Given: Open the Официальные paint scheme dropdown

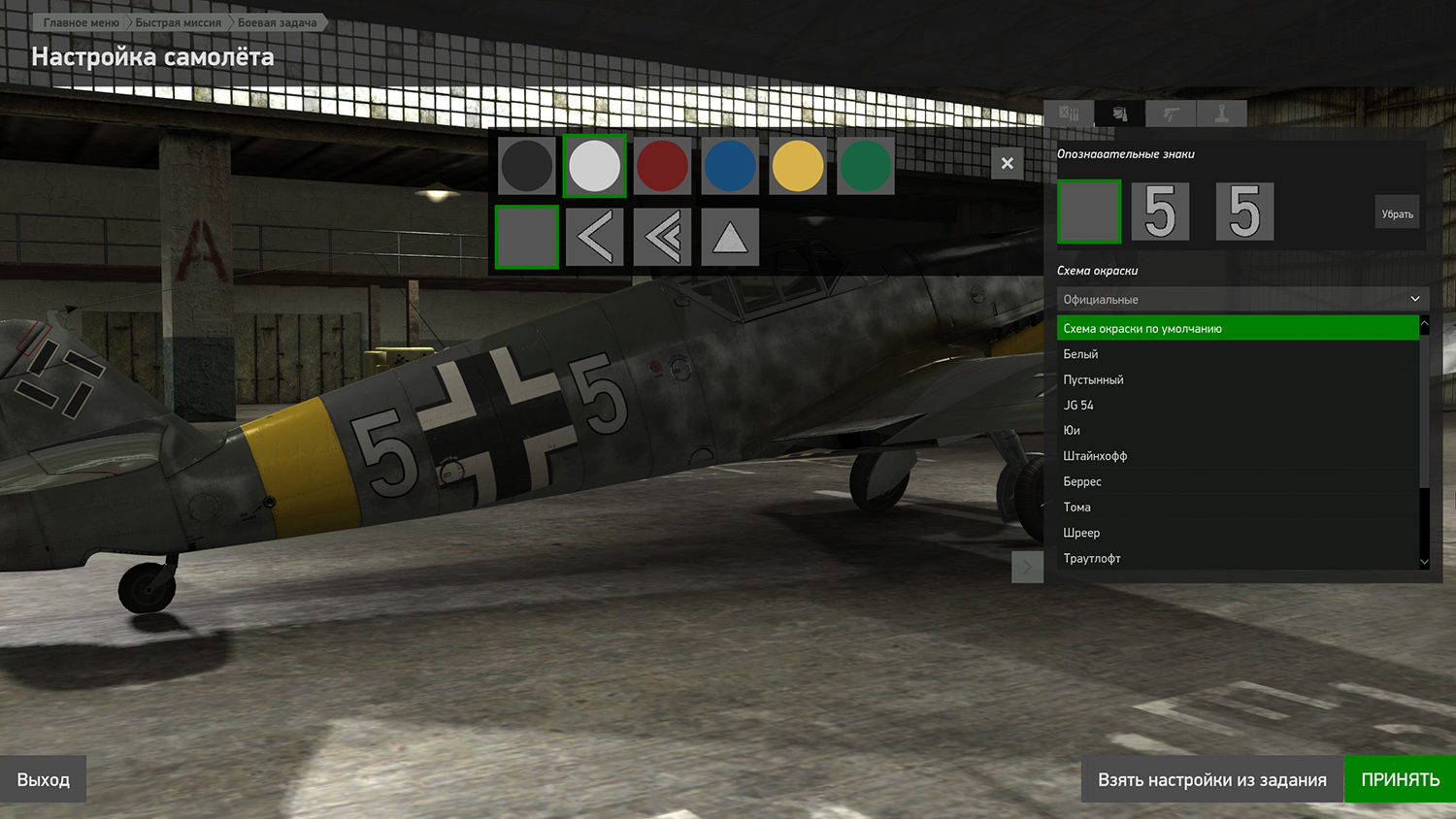Looking at the screenshot, I should [x=1241, y=299].
